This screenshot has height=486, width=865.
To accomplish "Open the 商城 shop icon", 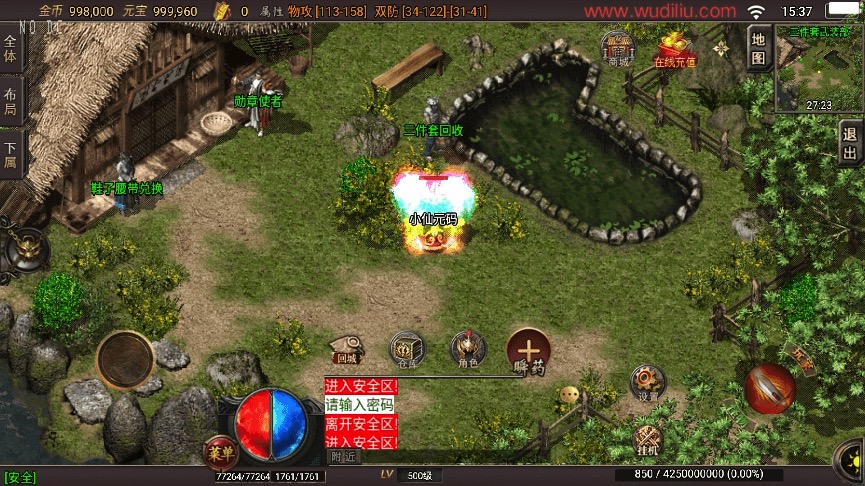I will coord(618,49).
